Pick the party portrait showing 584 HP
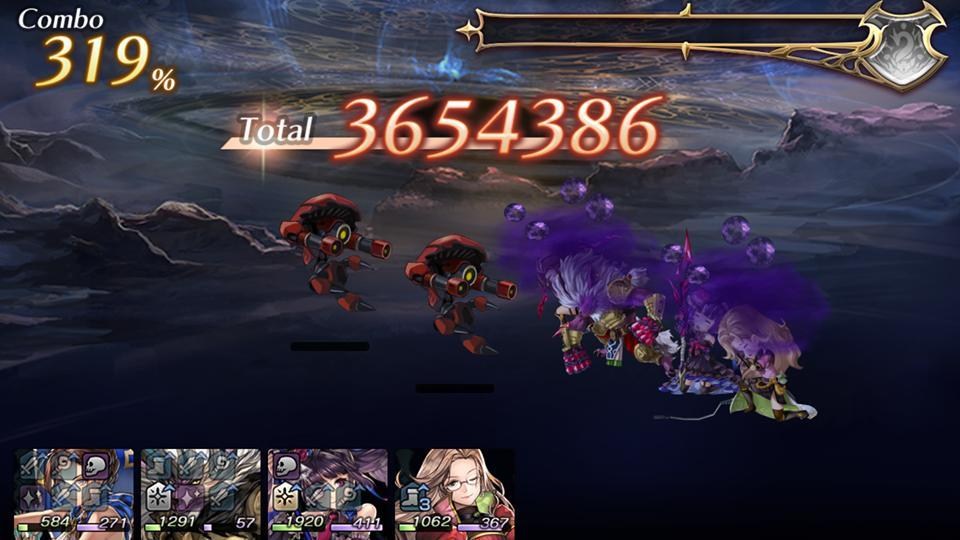Viewport: 960px width, 540px height. click(x=75, y=493)
